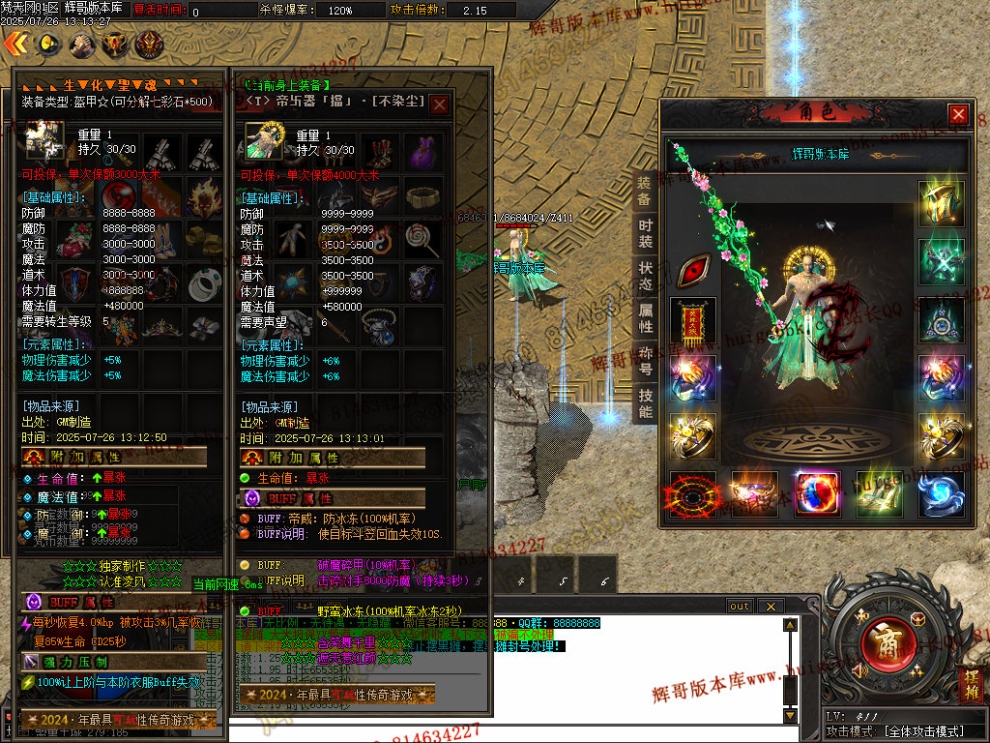View the 技能 skills tab
This screenshot has width=990, height=743.
tap(645, 404)
